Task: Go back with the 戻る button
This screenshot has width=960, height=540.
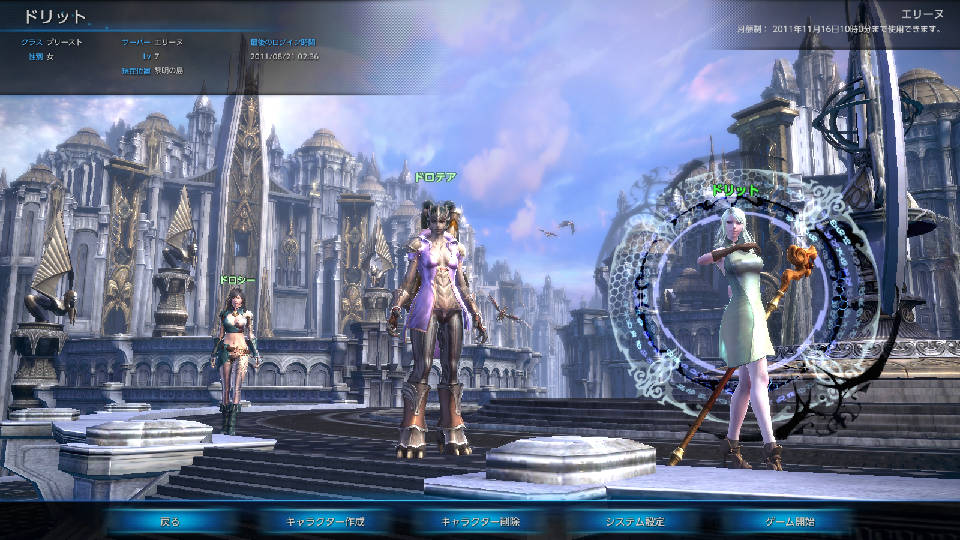Action: click(x=169, y=521)
